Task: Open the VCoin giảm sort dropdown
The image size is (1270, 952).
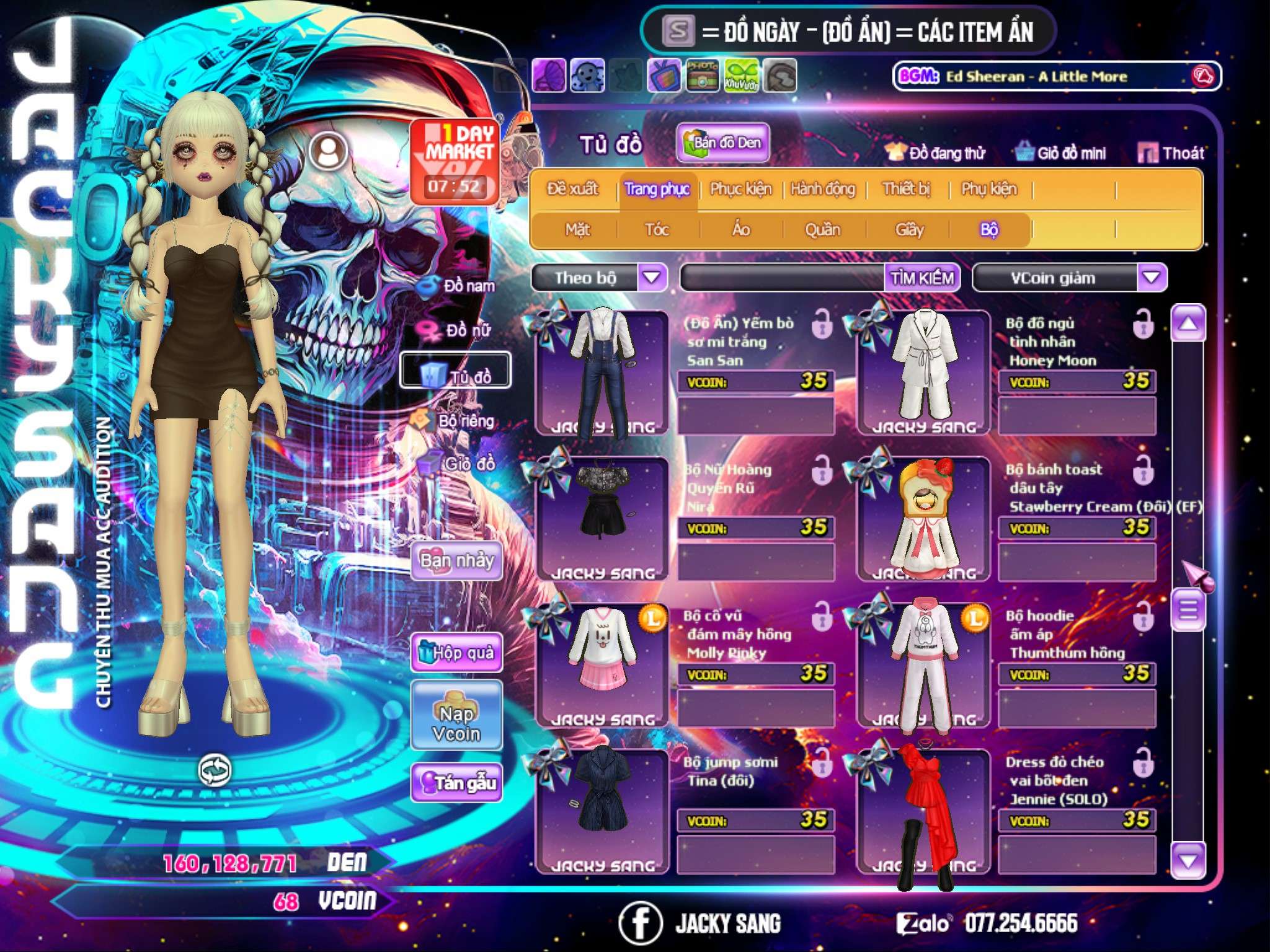Action: 1151,278
